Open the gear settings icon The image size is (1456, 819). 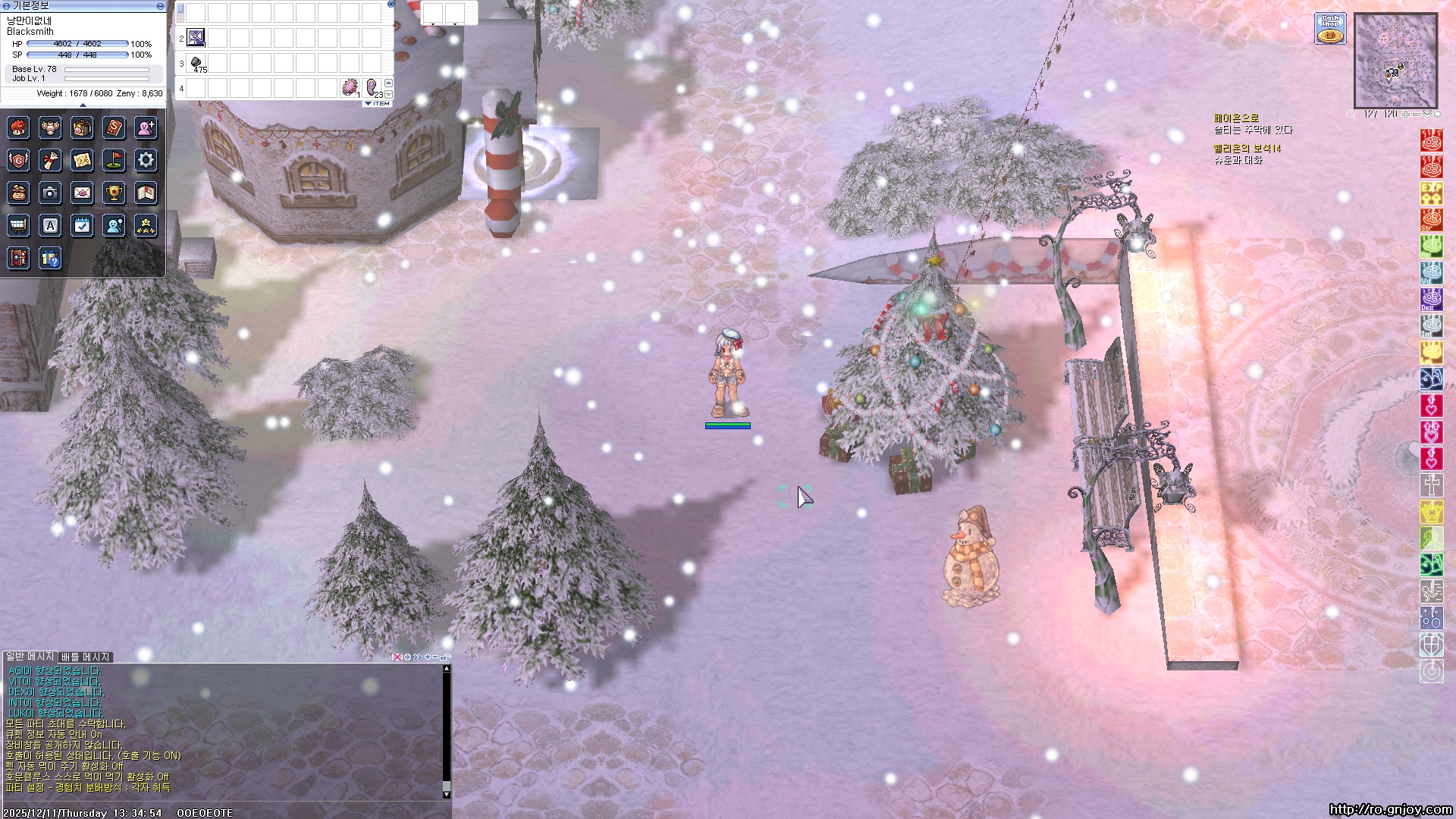click(x=146, y=160)
